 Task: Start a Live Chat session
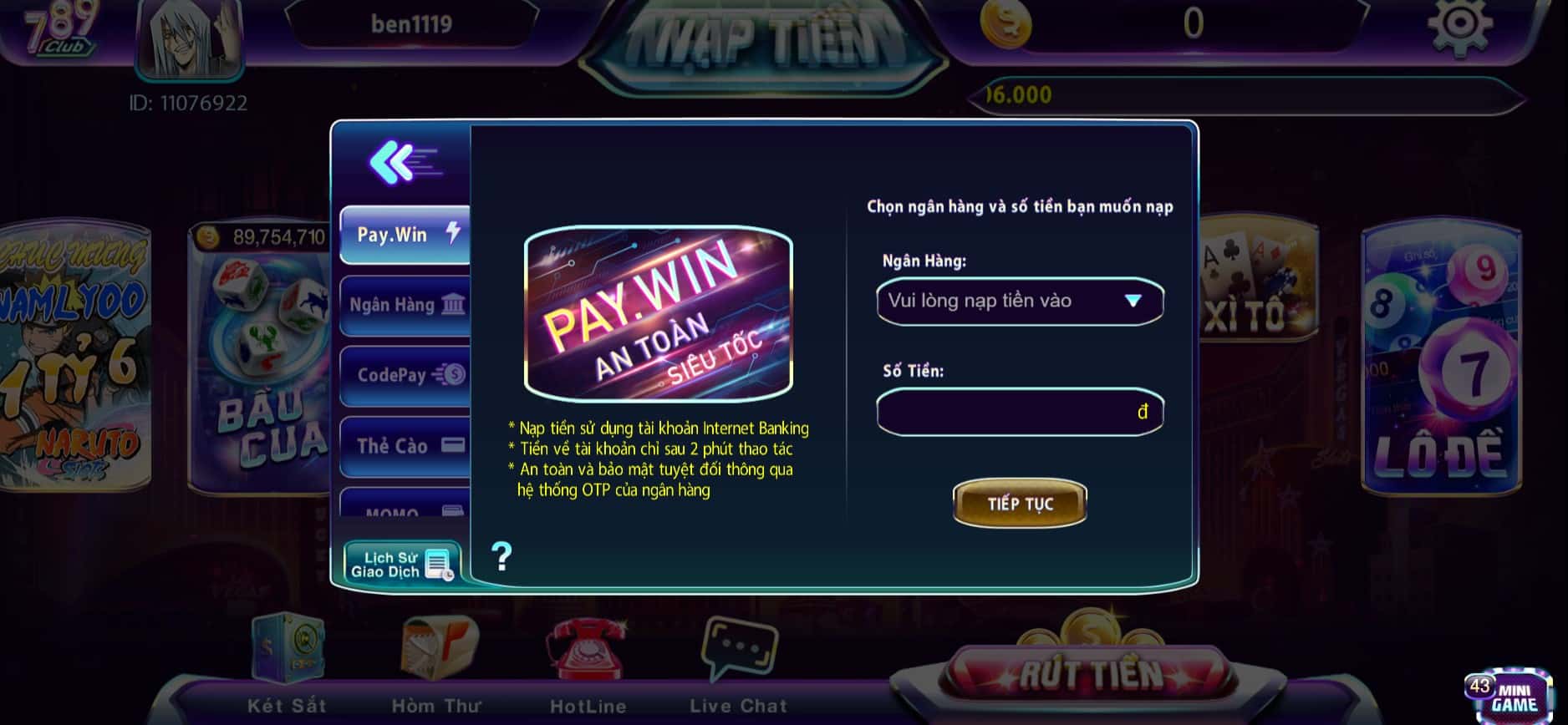[x=739, y=660]
